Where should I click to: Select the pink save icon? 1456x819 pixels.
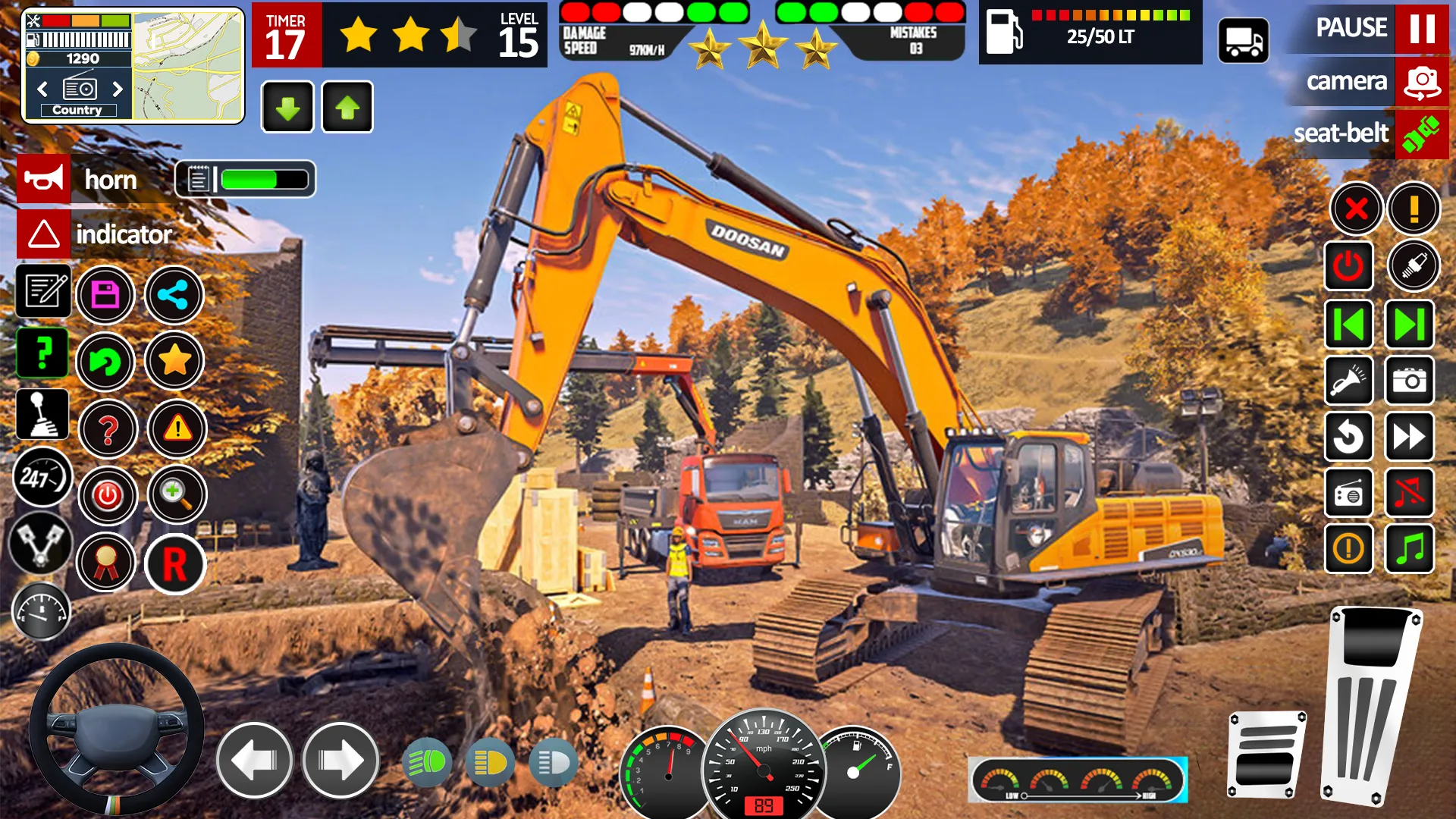coord(107,294)
